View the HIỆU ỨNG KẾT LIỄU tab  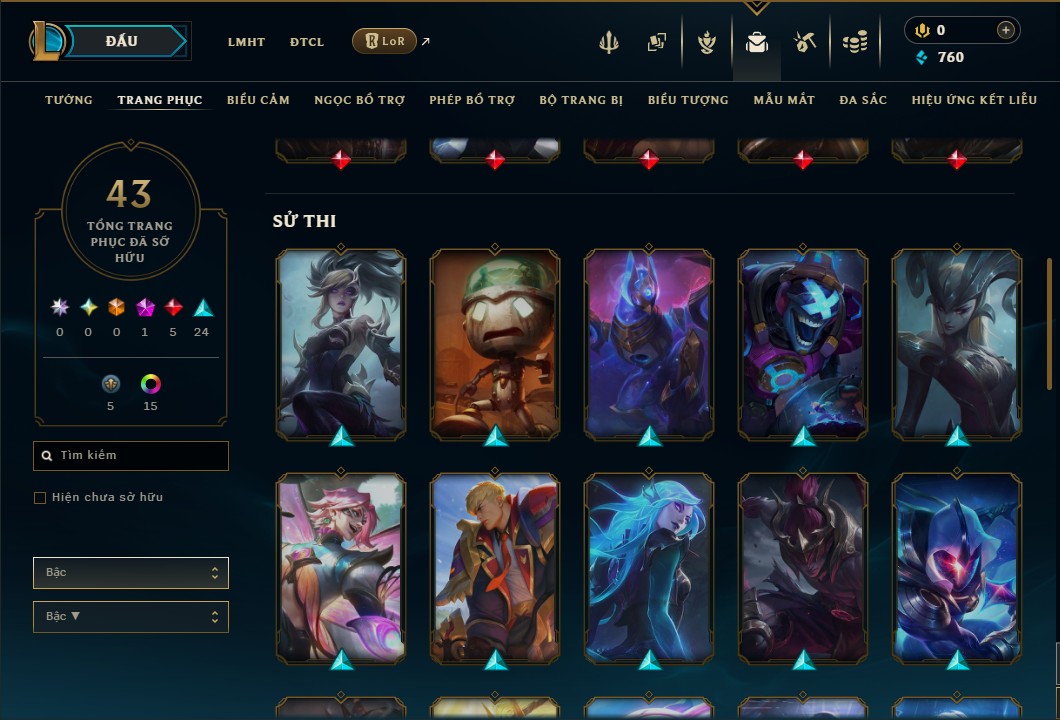coord(973,100)
